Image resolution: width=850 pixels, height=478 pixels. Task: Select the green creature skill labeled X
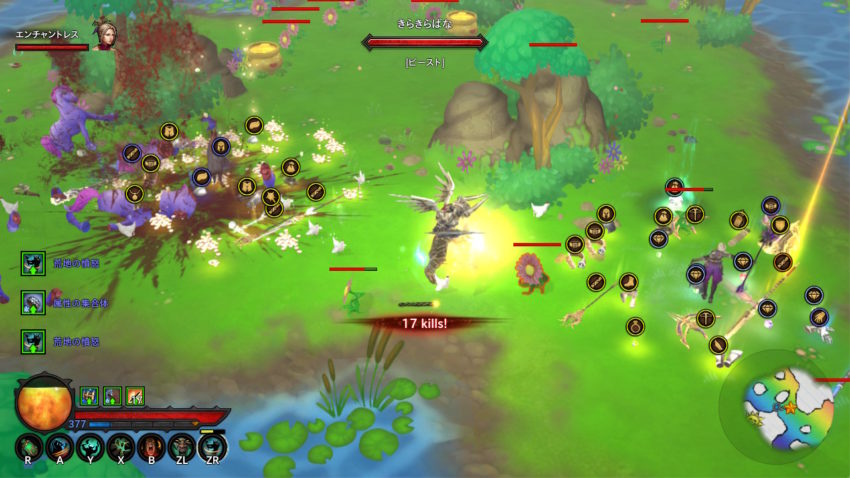(x=120, y=446)
